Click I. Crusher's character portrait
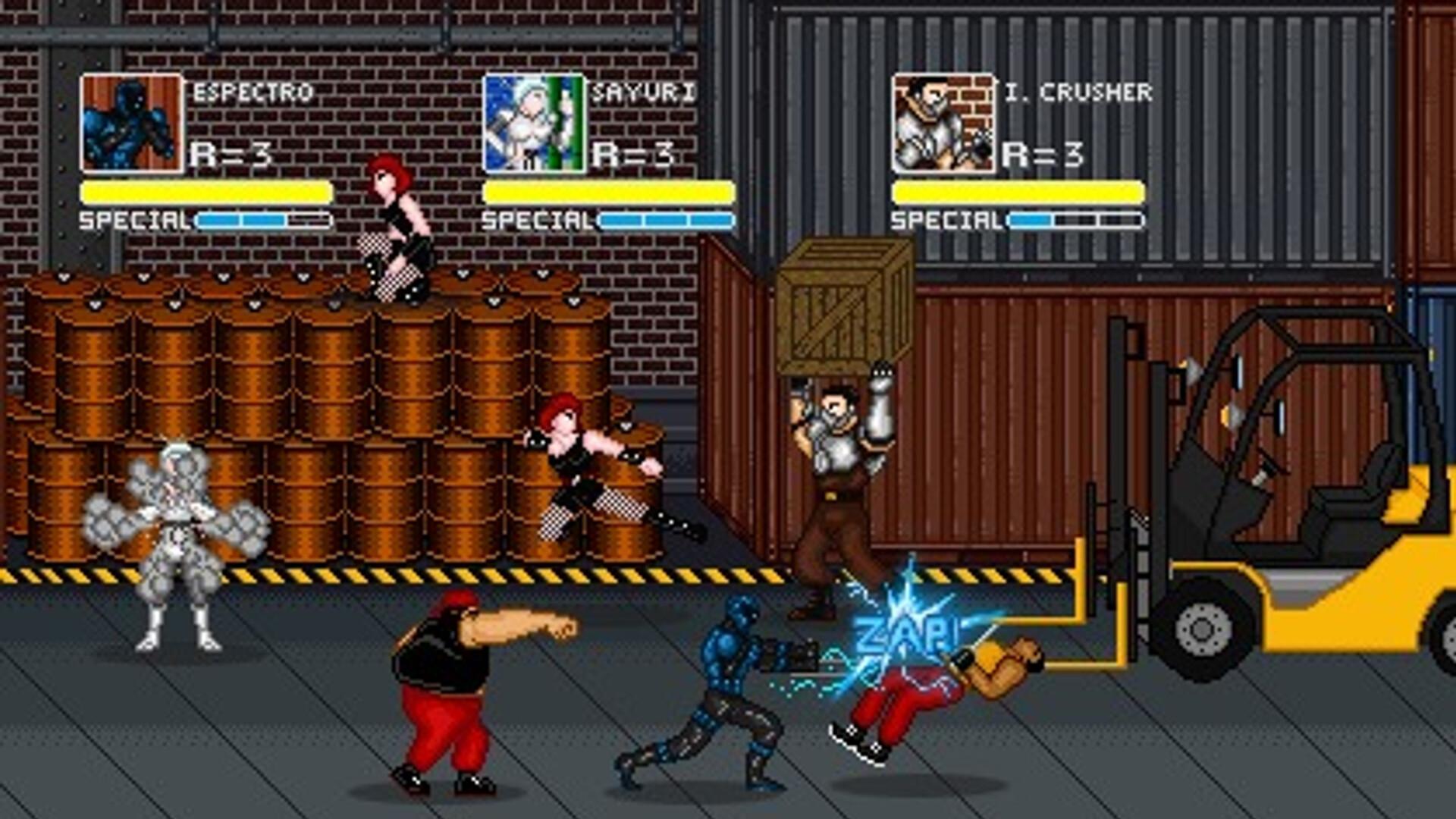Viewport: 1456px width, 819px height. point(944,121)
